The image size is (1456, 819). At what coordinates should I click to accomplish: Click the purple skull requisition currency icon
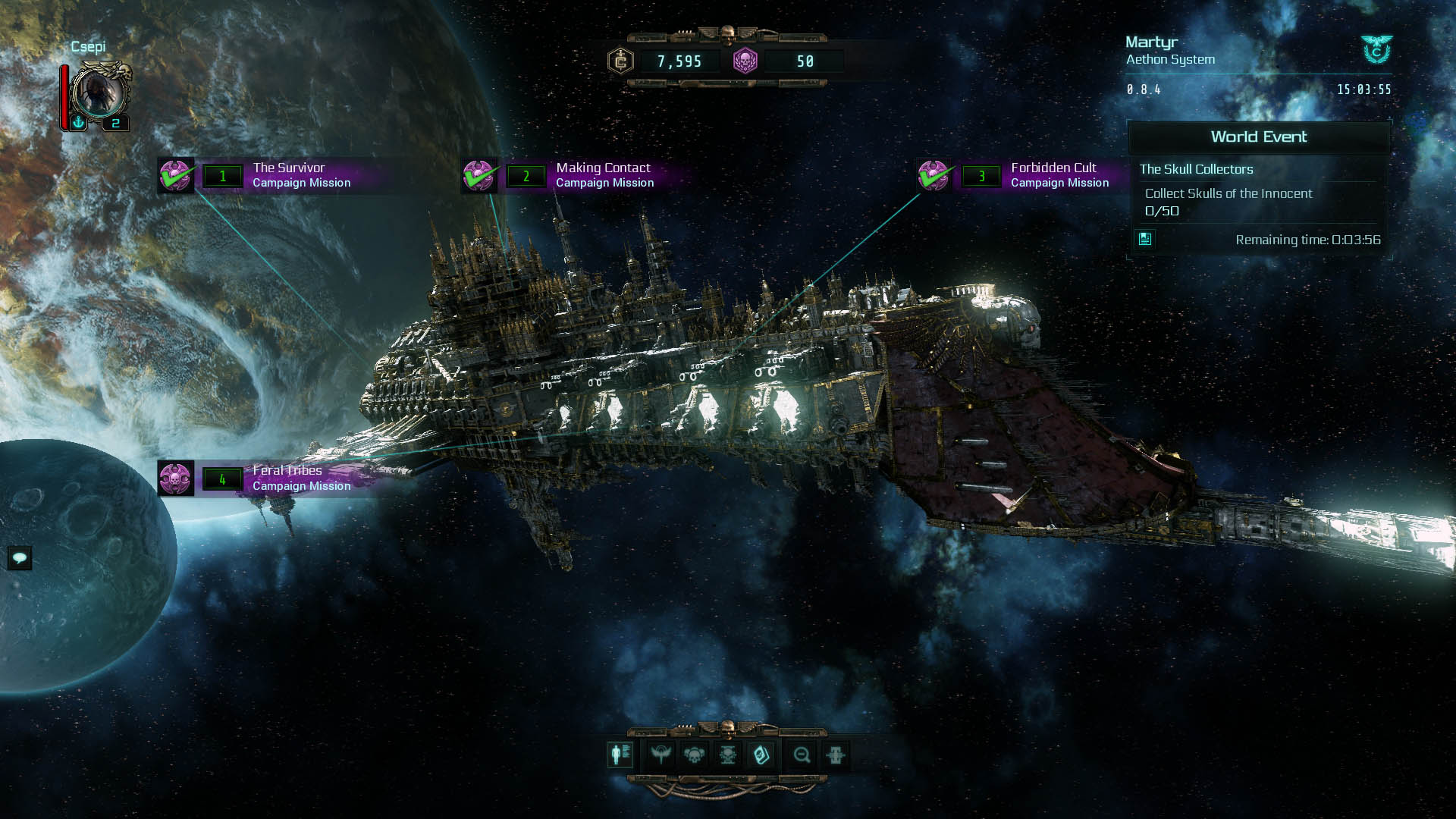click(x=746, y=60)
